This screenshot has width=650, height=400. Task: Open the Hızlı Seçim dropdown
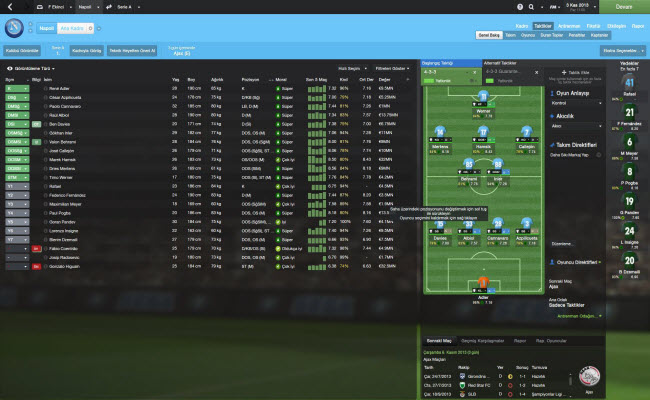tap(350, 68)
